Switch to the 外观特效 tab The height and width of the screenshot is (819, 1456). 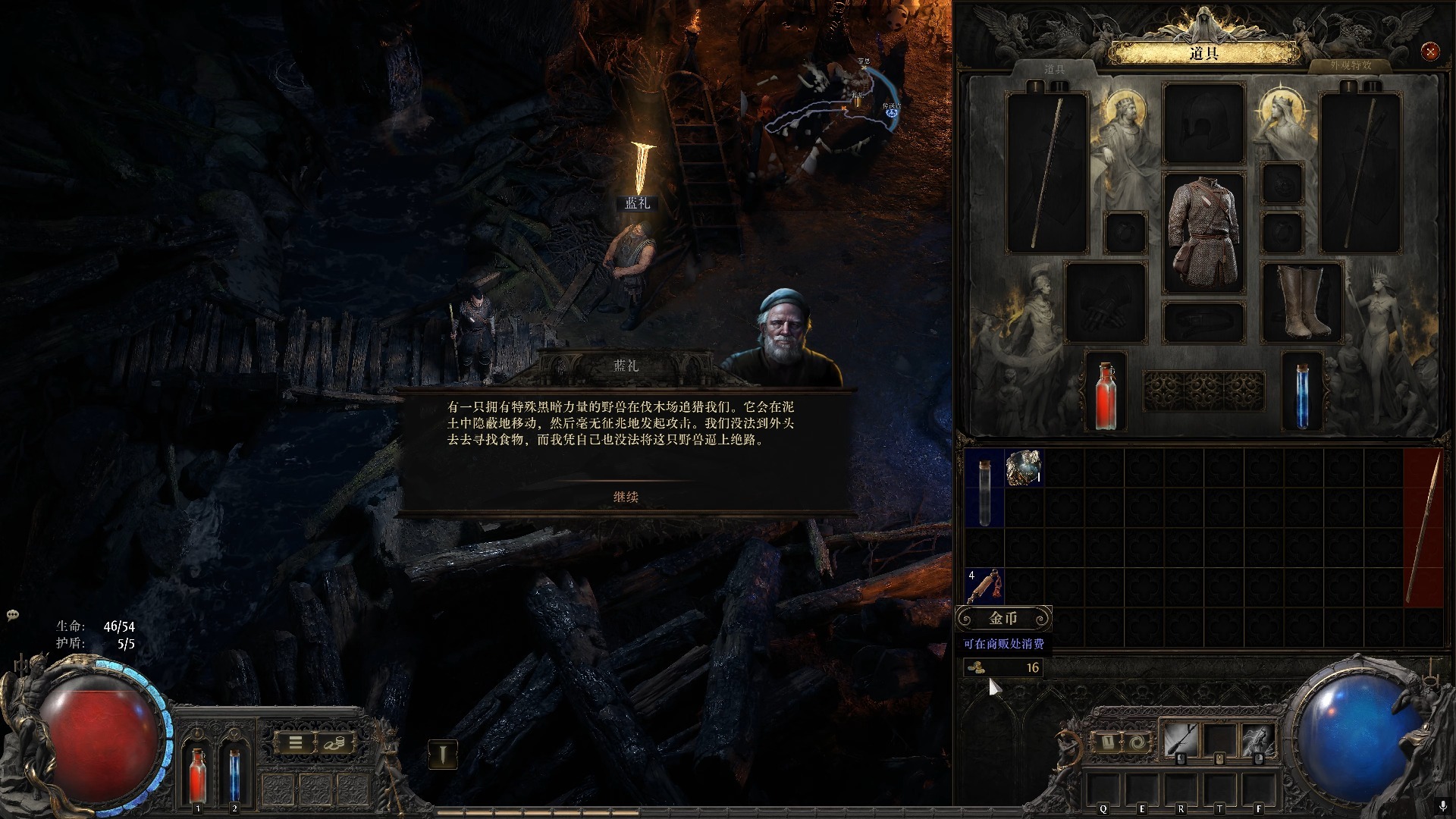coord(1350,66)
